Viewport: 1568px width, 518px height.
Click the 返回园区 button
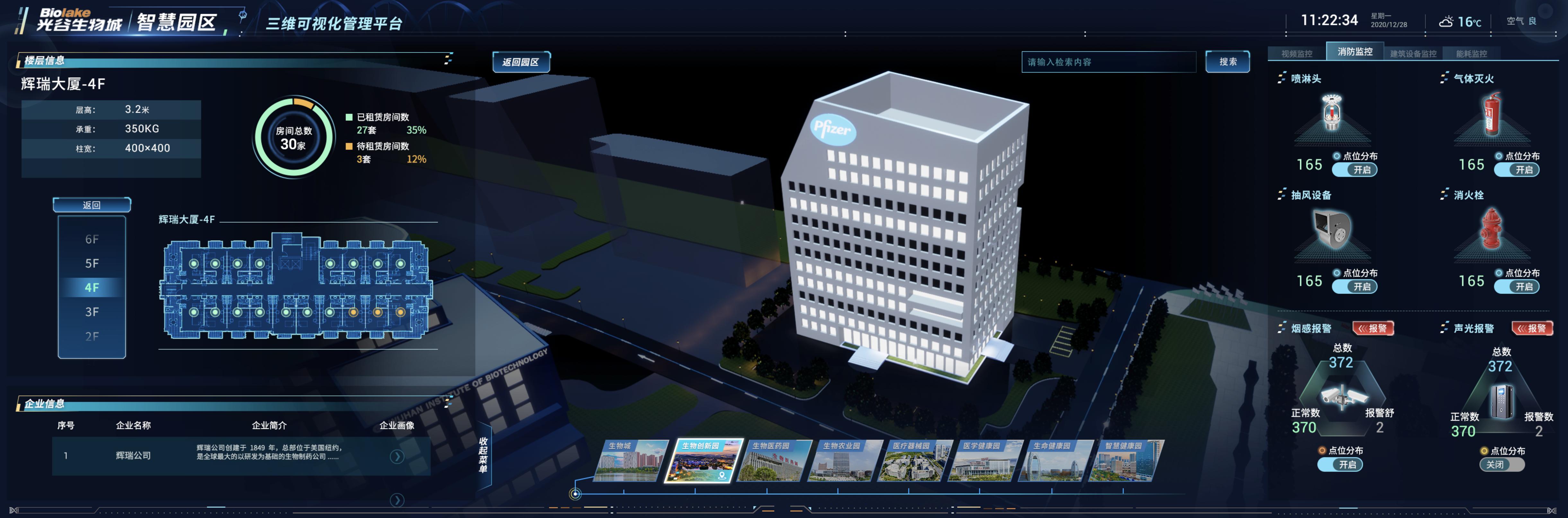coord(520,62)
